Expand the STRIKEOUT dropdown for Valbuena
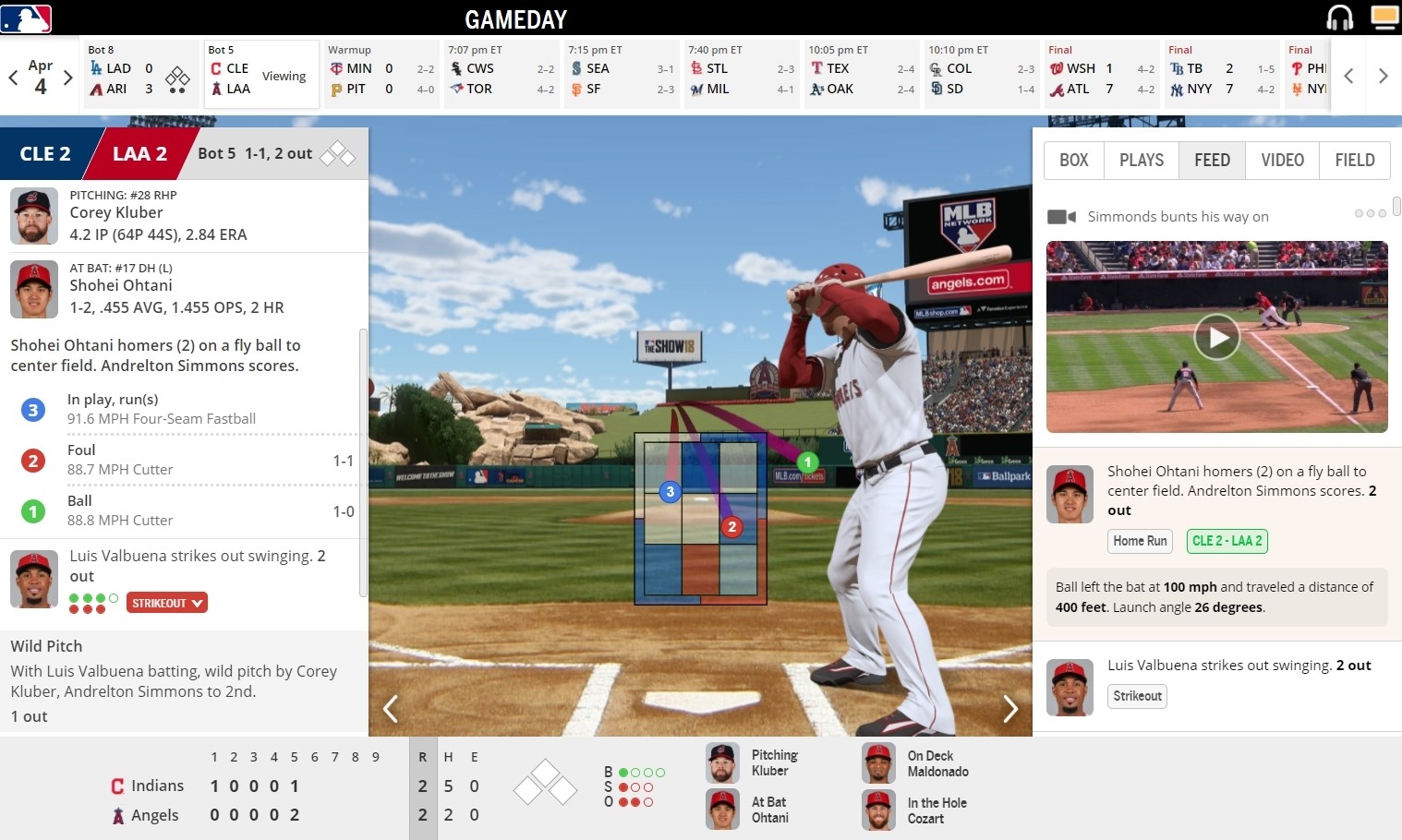This screenshot has width=1402, height=840. [167, 603]
